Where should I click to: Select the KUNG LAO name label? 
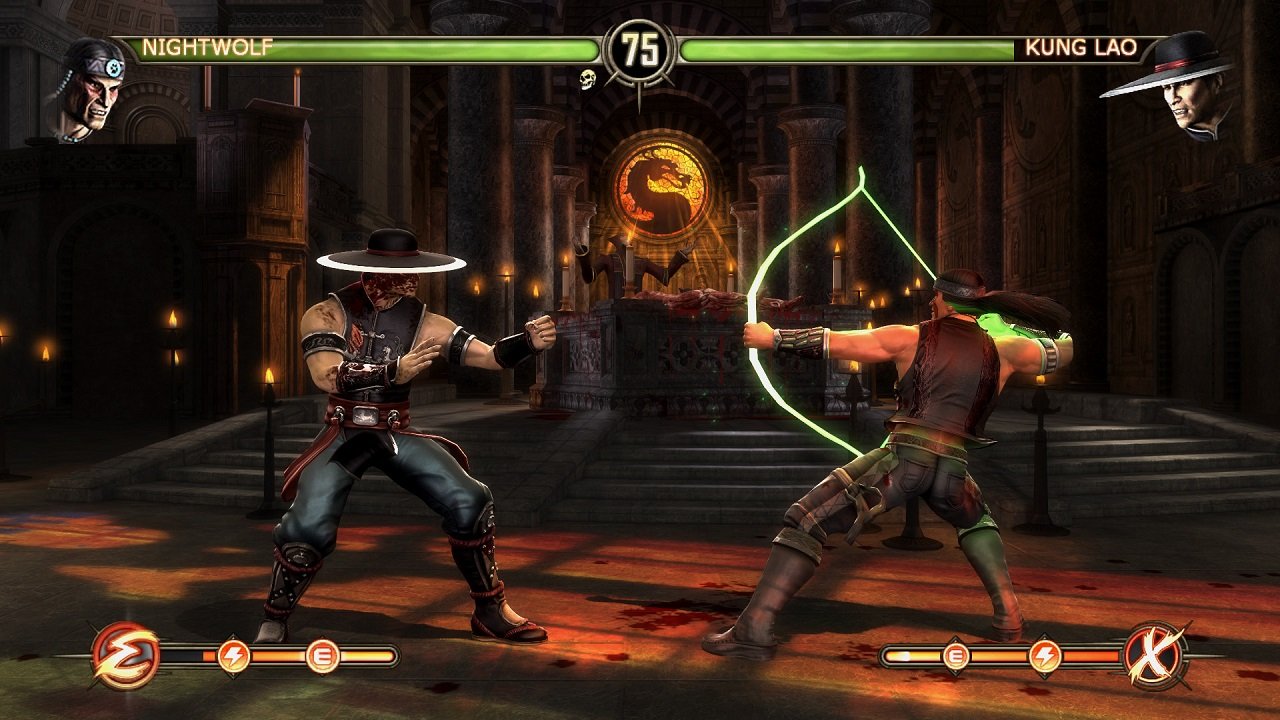1082,44
